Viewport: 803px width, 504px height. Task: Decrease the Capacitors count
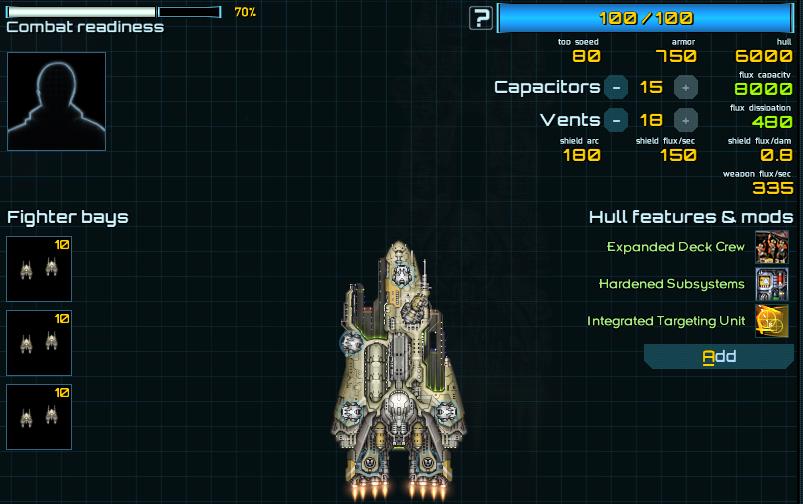coord(616,87)
